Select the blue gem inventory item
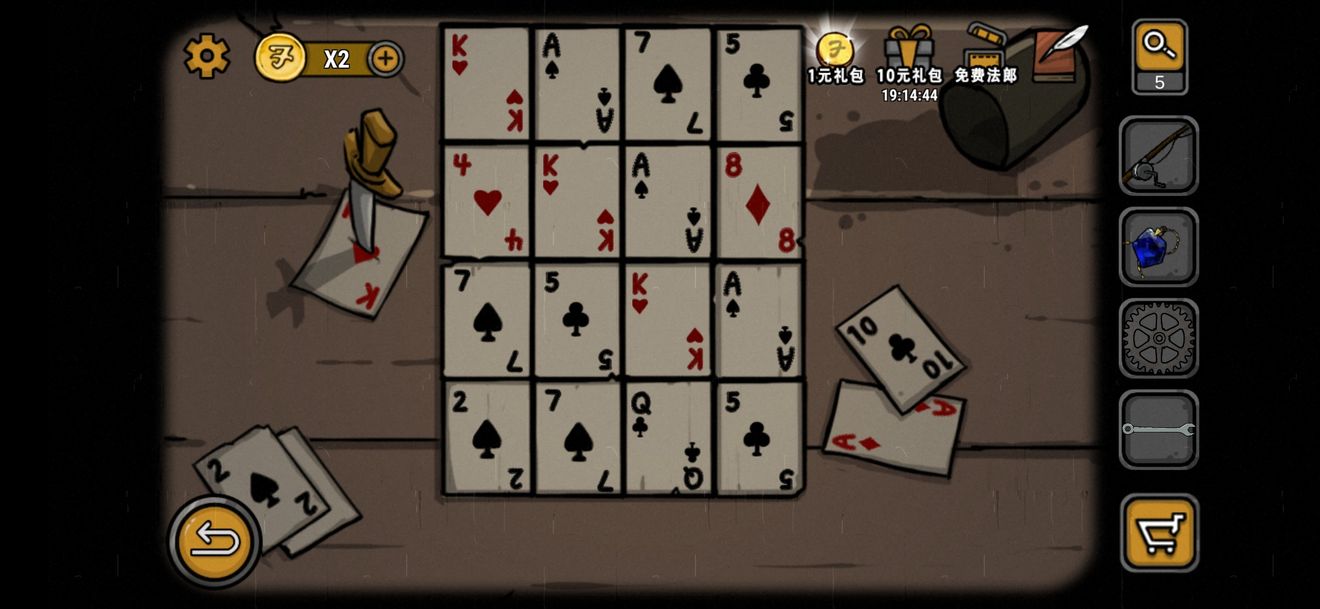 (1158, 247)
